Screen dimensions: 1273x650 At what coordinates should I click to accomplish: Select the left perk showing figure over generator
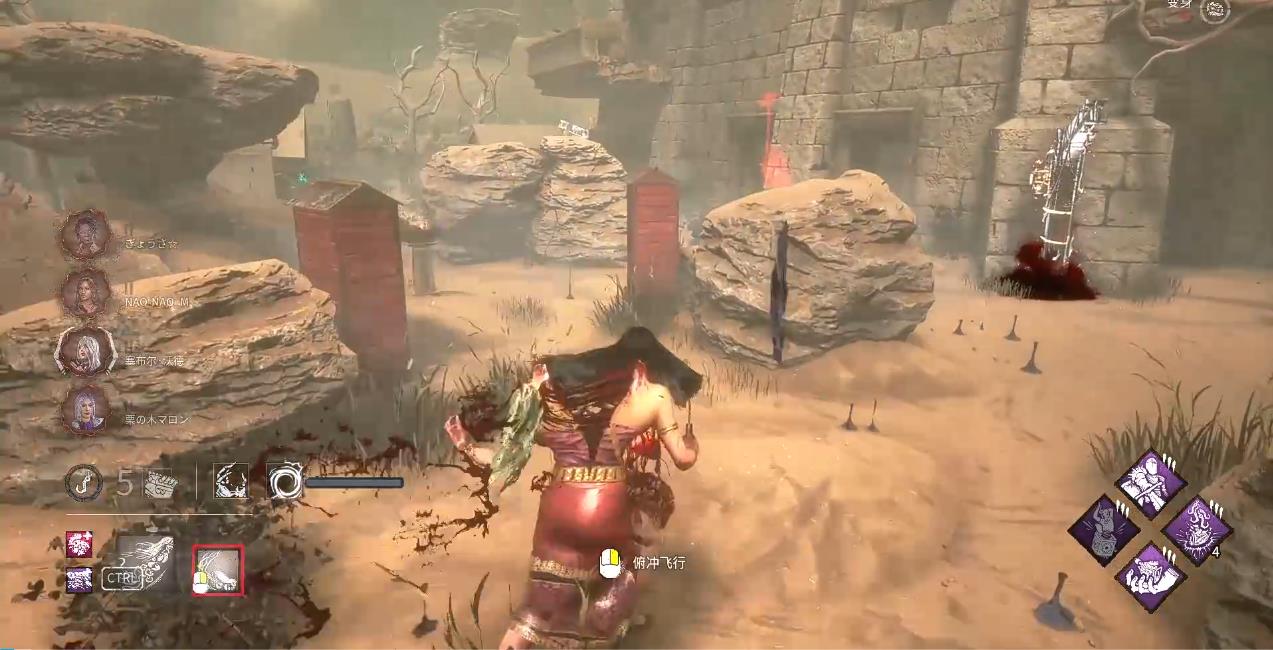[x=1104, y=531]
